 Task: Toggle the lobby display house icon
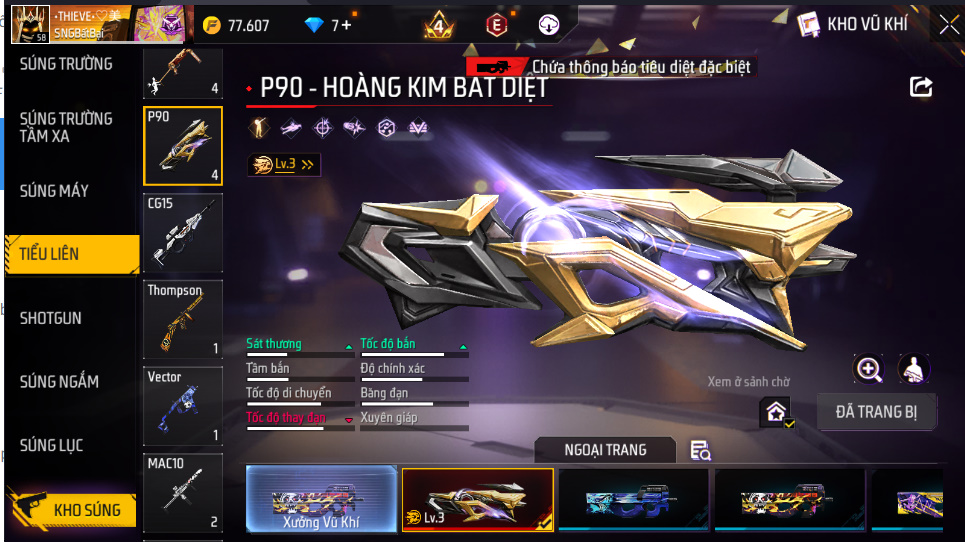pyautogui.click(x=776, y=410)
